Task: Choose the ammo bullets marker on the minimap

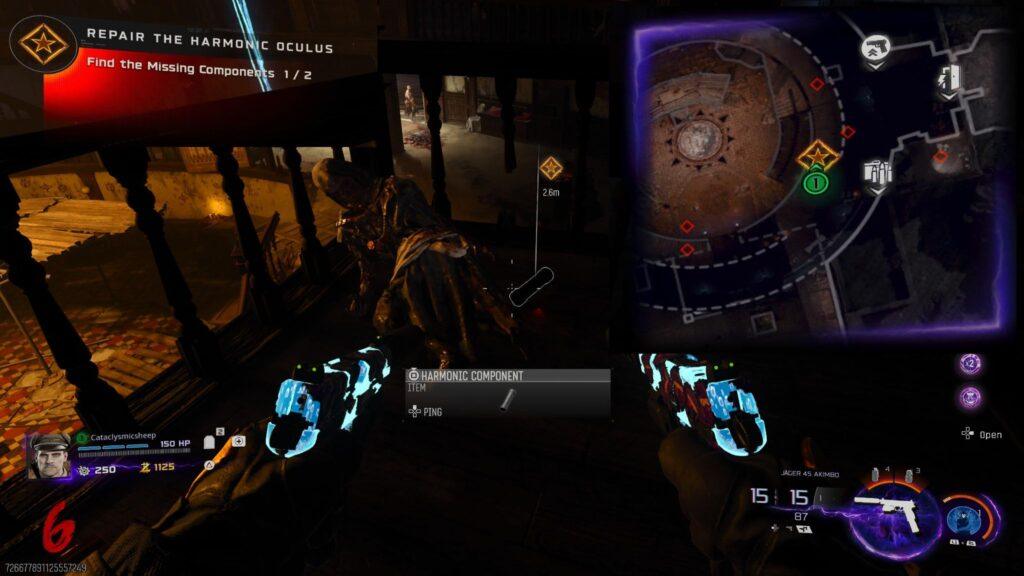Action: click(877, 174)
